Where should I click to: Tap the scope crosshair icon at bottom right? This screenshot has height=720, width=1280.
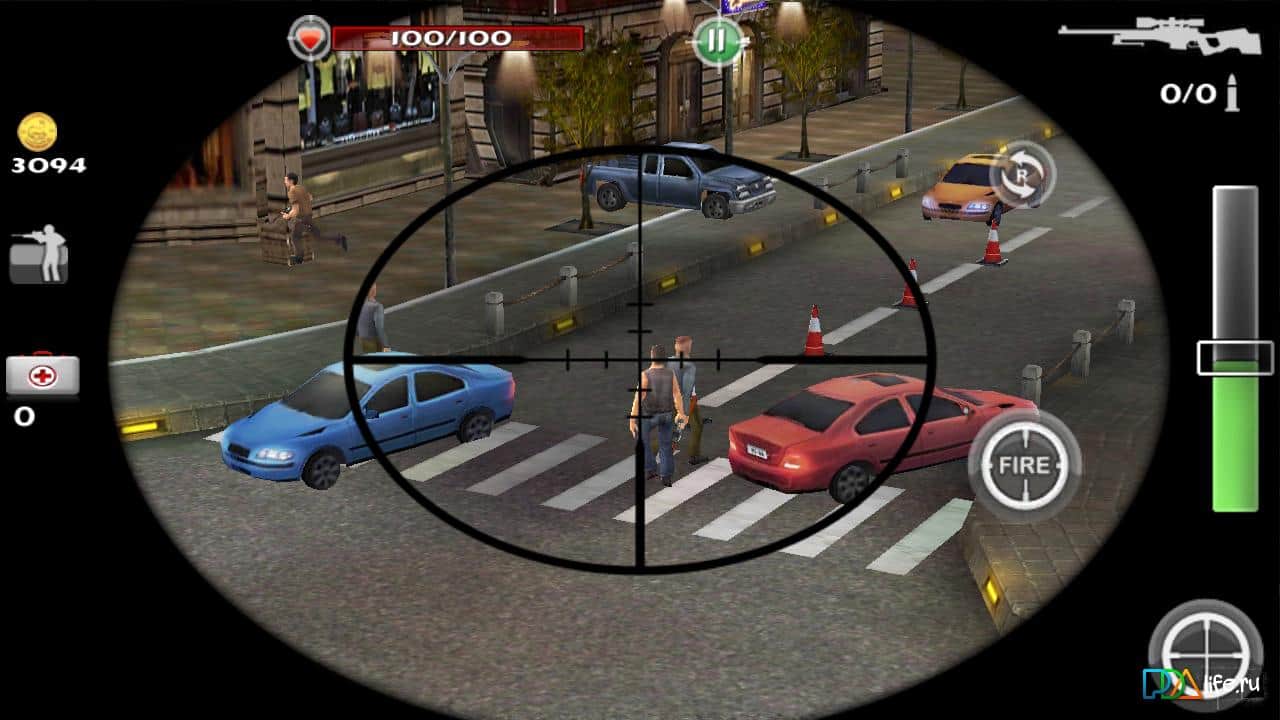coord(1204,655)
